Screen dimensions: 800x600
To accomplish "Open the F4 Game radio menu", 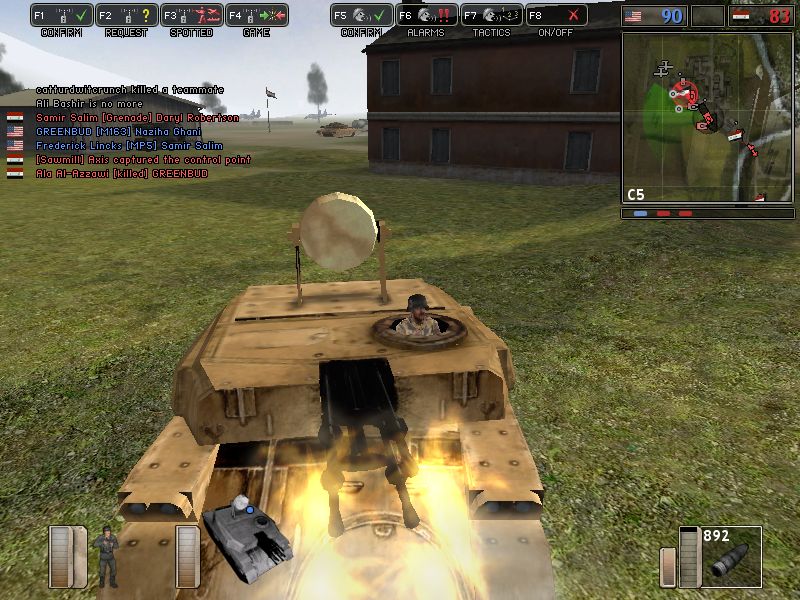I will (x=256, y=16).
